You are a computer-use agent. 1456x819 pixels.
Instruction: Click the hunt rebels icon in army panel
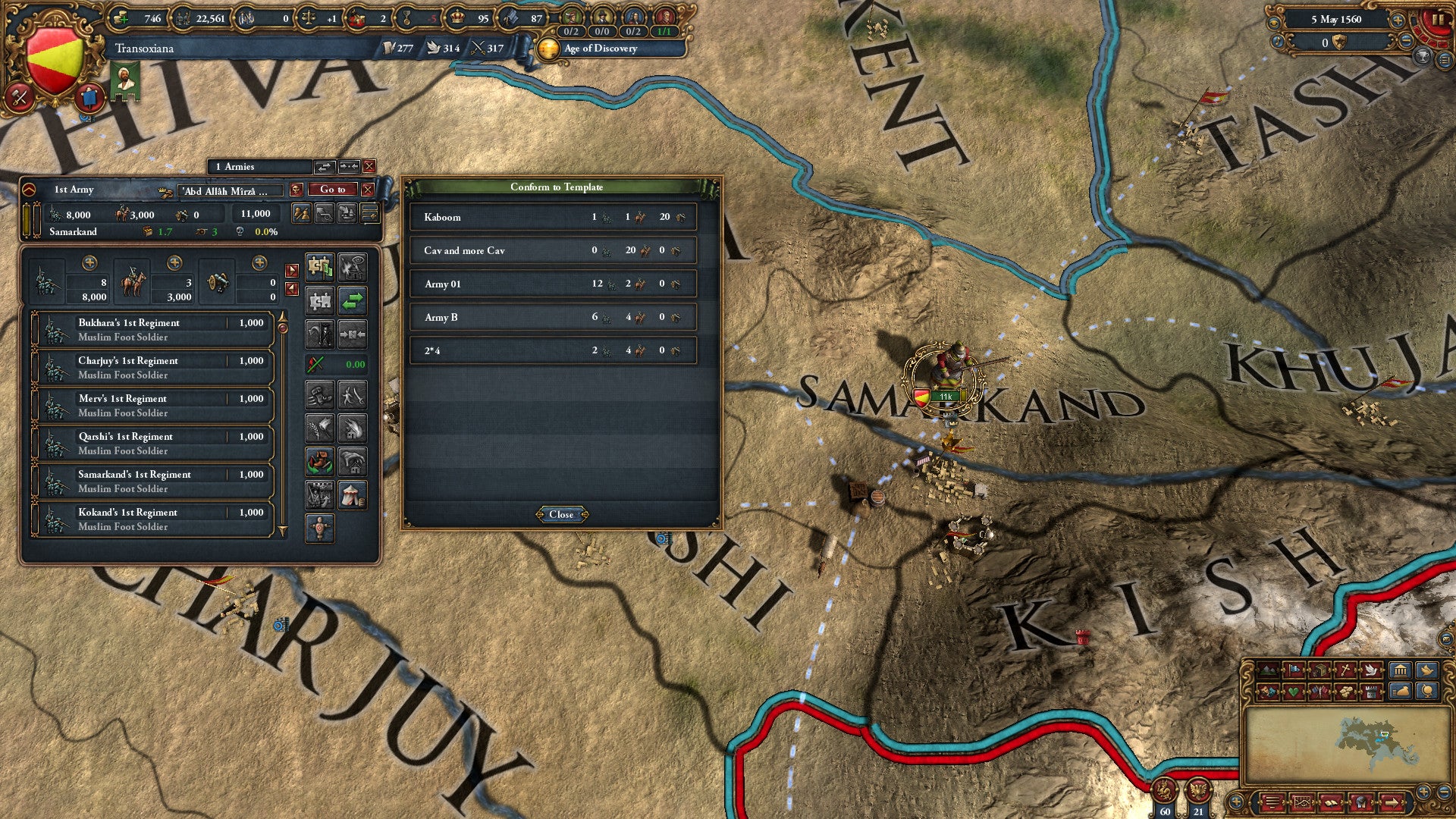tap(318, 332)
